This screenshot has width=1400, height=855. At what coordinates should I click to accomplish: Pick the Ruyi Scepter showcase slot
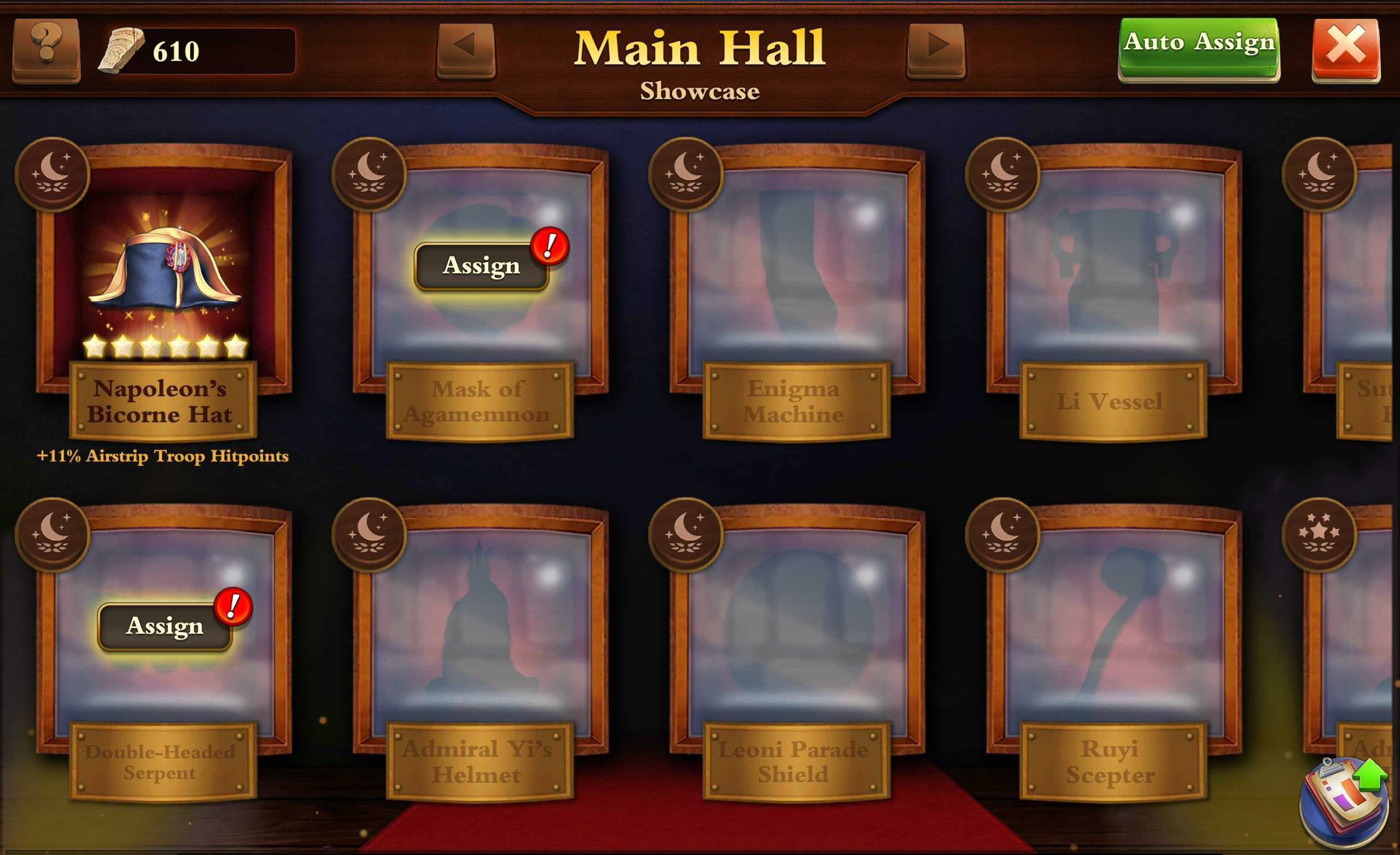(x=1113, y=631)
